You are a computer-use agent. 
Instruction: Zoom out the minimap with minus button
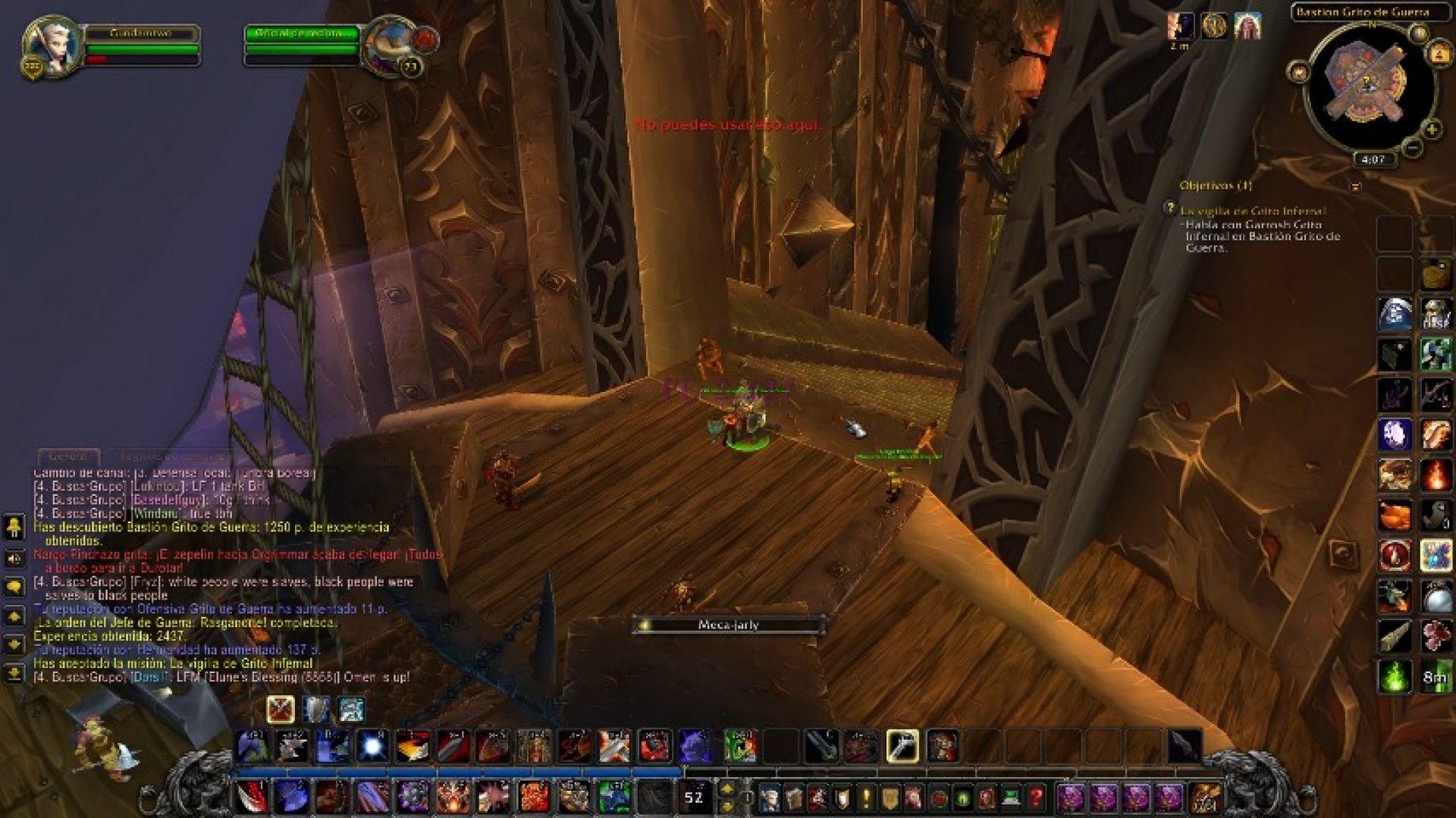tap(1411, 148)
